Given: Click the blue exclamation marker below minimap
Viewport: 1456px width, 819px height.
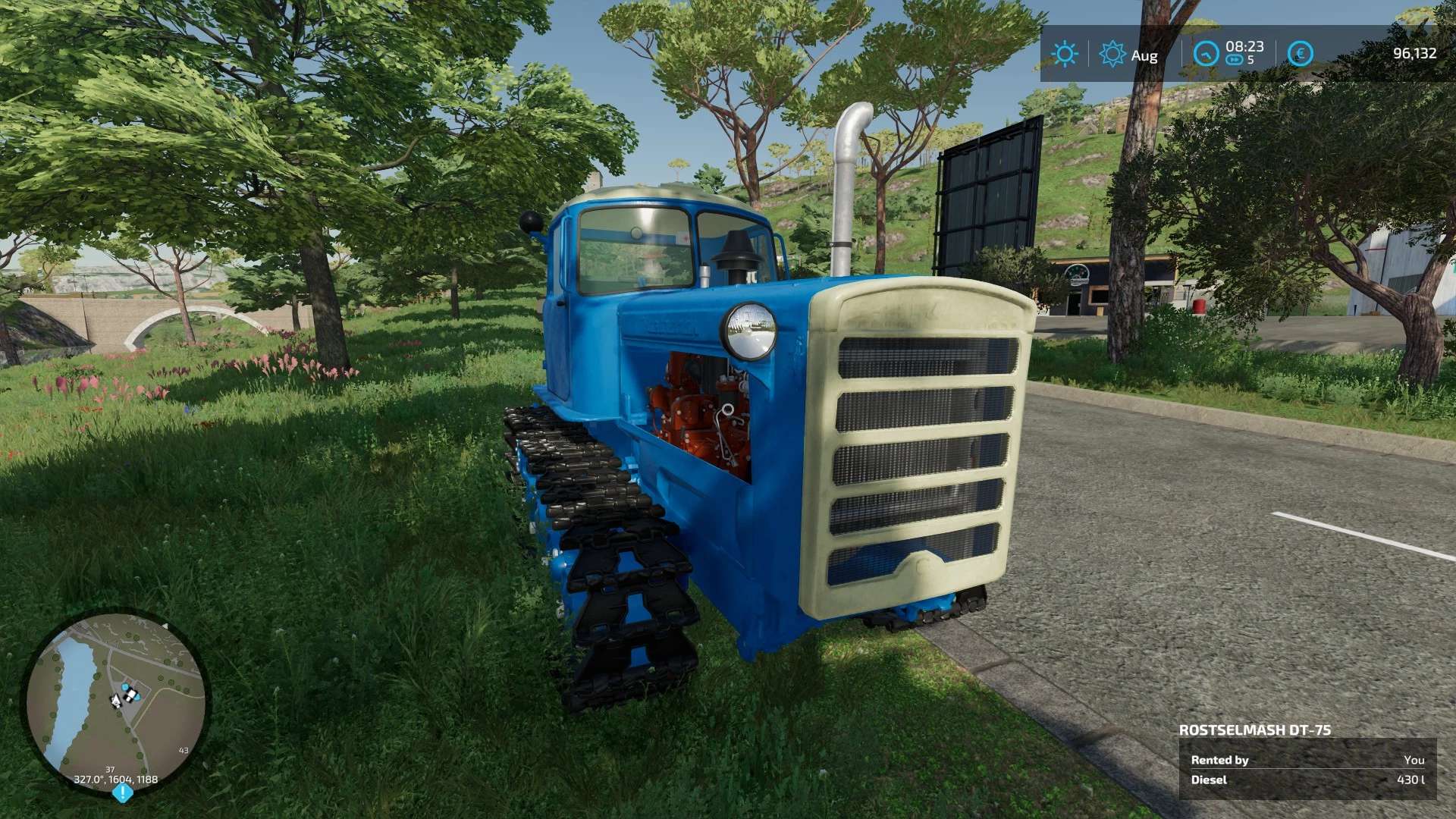Looking at the screenshot, I should point(123,793).
